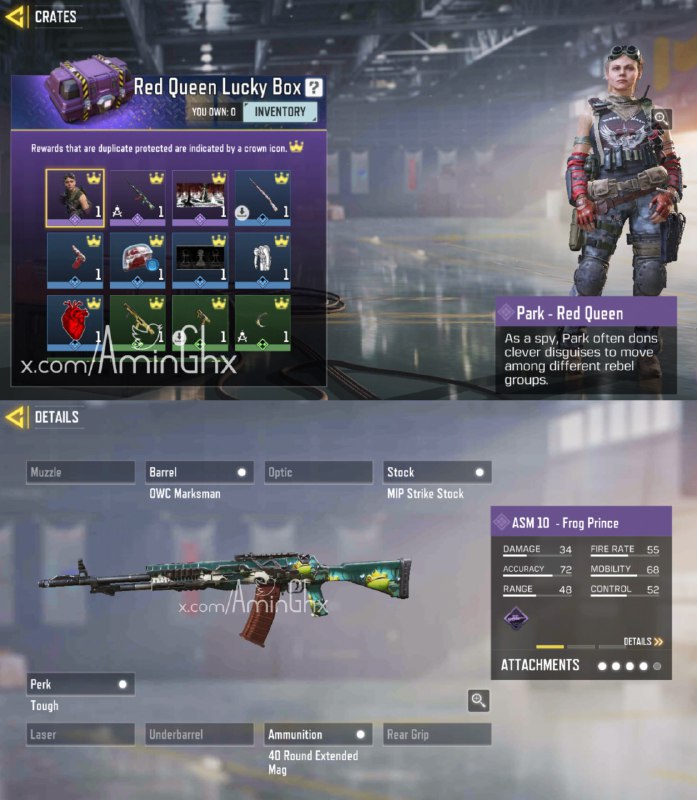Select the empty Optic slot

coord(318,472)
